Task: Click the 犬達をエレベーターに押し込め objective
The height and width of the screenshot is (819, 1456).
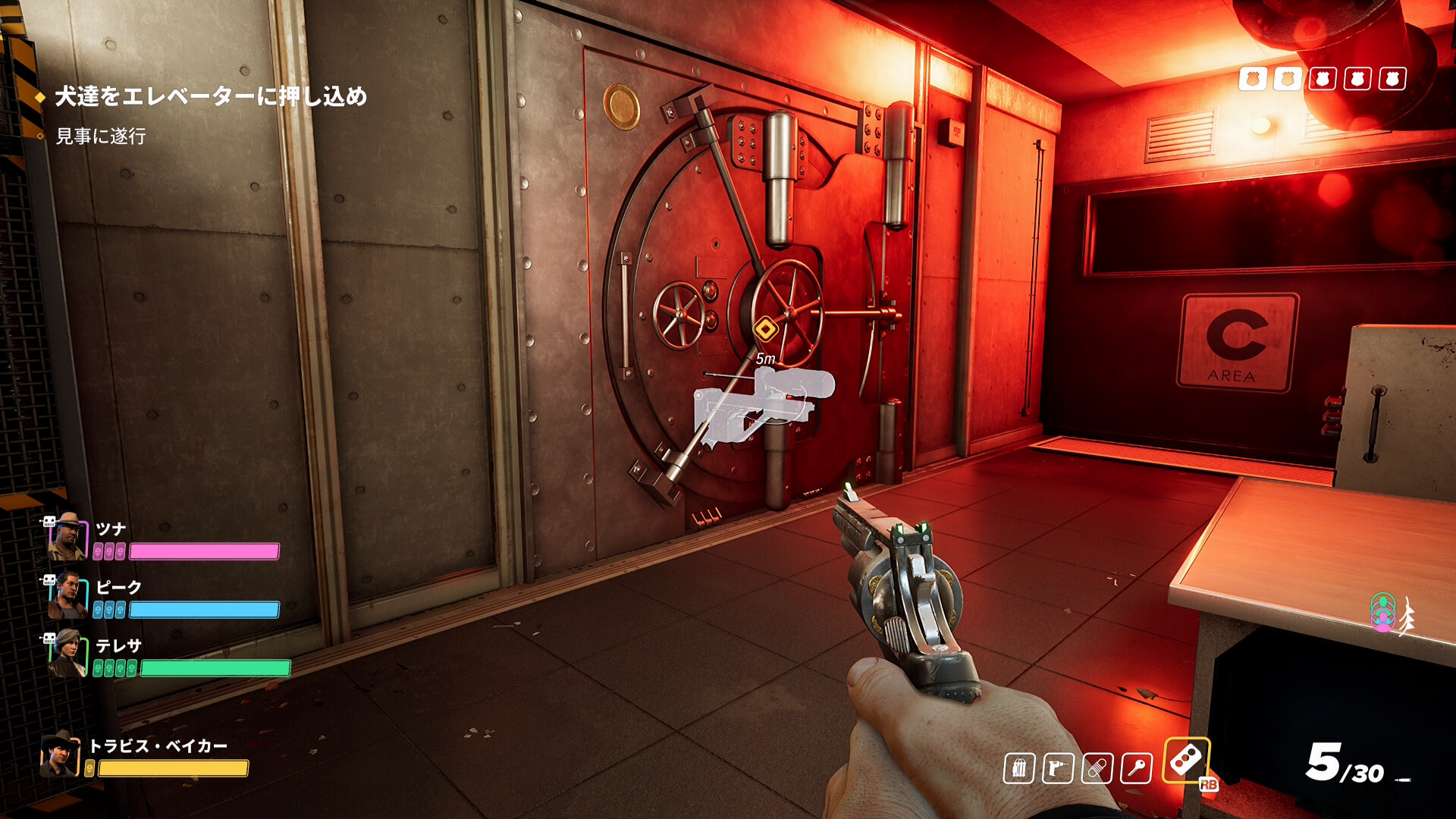Action: click(211, 96)
